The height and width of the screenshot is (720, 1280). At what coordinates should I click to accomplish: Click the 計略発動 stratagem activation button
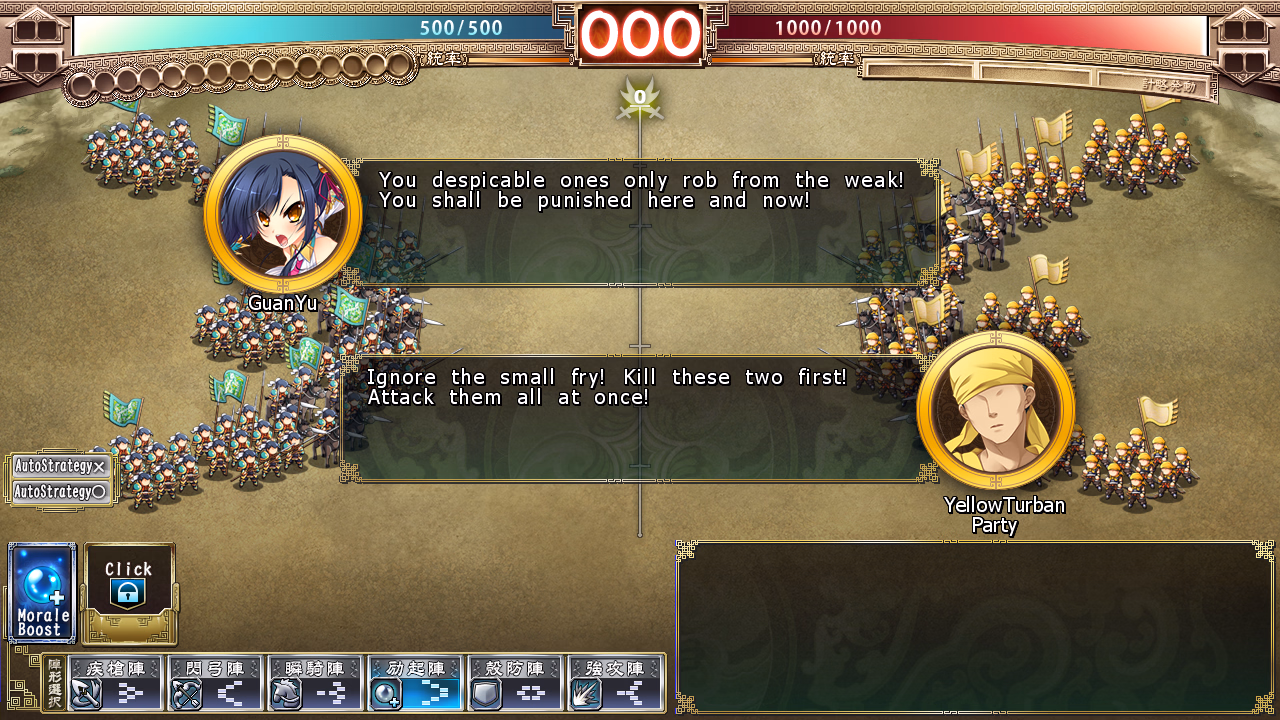click(x=1168, y=86)
